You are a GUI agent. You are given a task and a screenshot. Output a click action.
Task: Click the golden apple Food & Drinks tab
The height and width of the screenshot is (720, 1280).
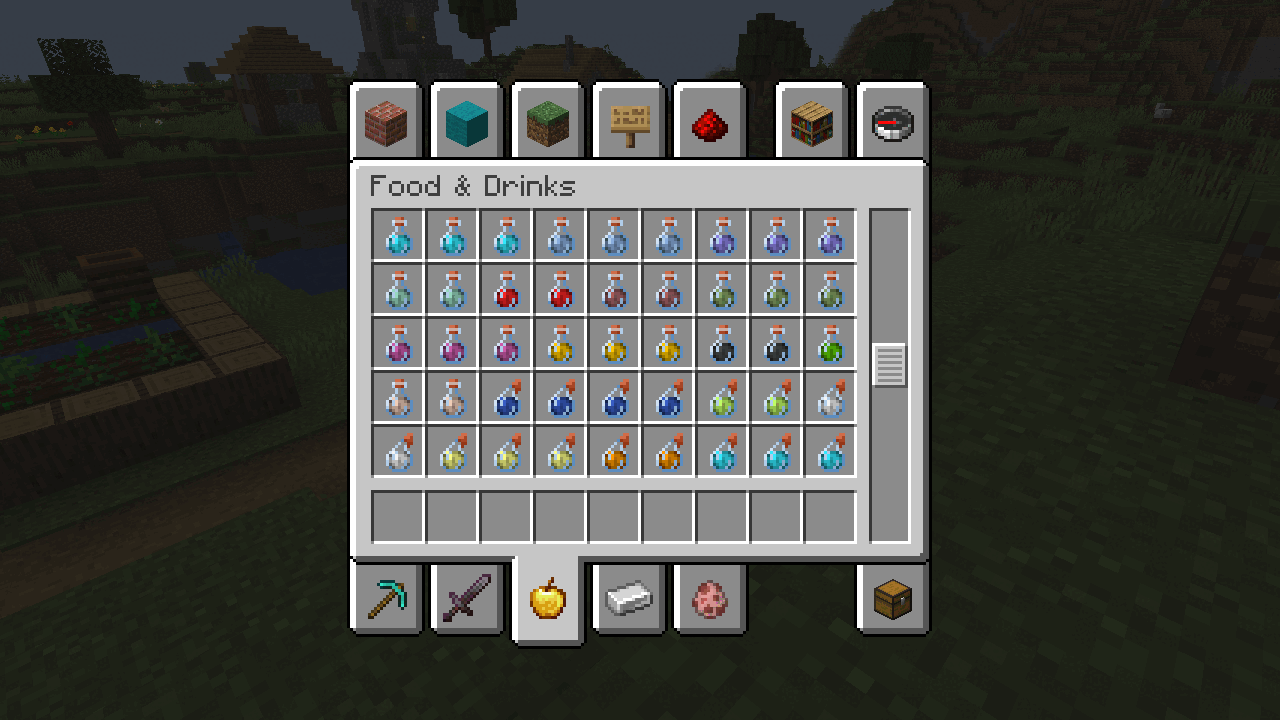[547, 597]
